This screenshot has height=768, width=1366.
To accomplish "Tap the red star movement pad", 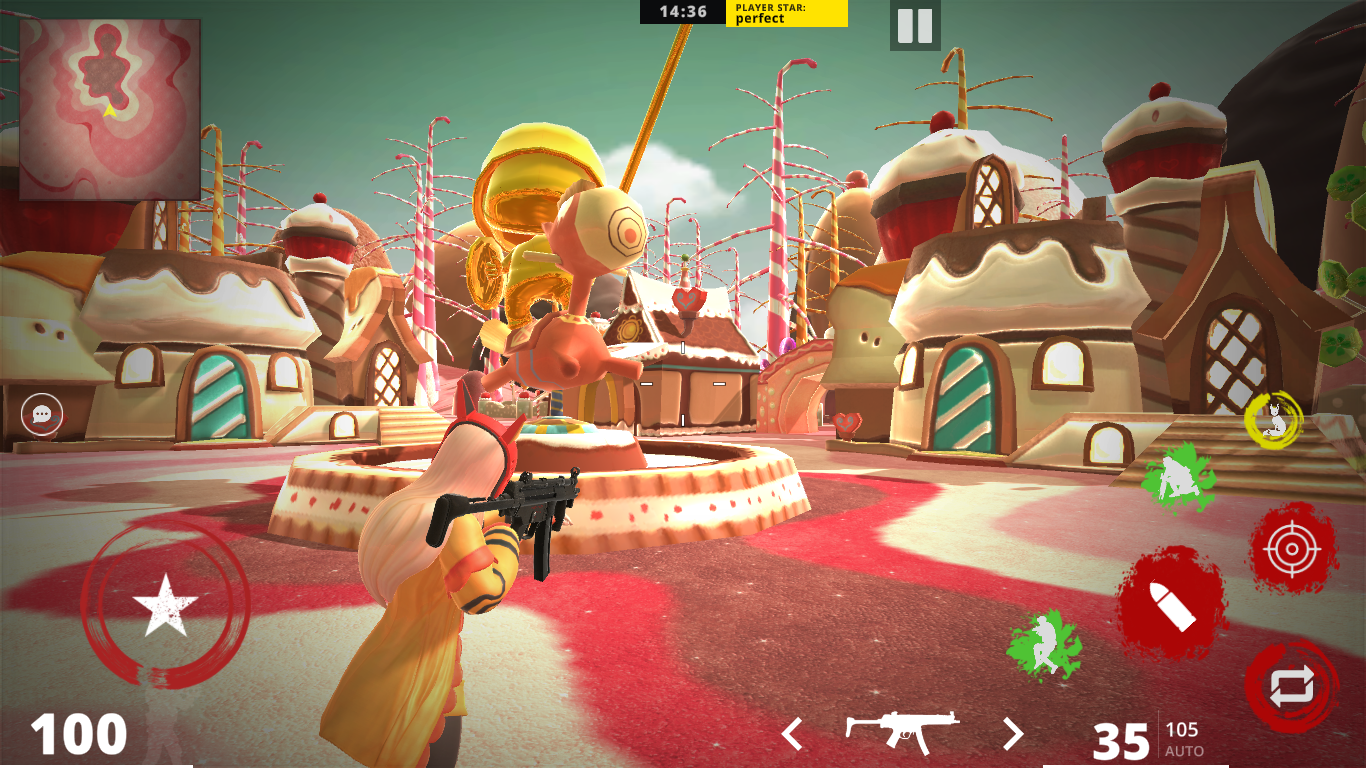I will tap(165, 604).
